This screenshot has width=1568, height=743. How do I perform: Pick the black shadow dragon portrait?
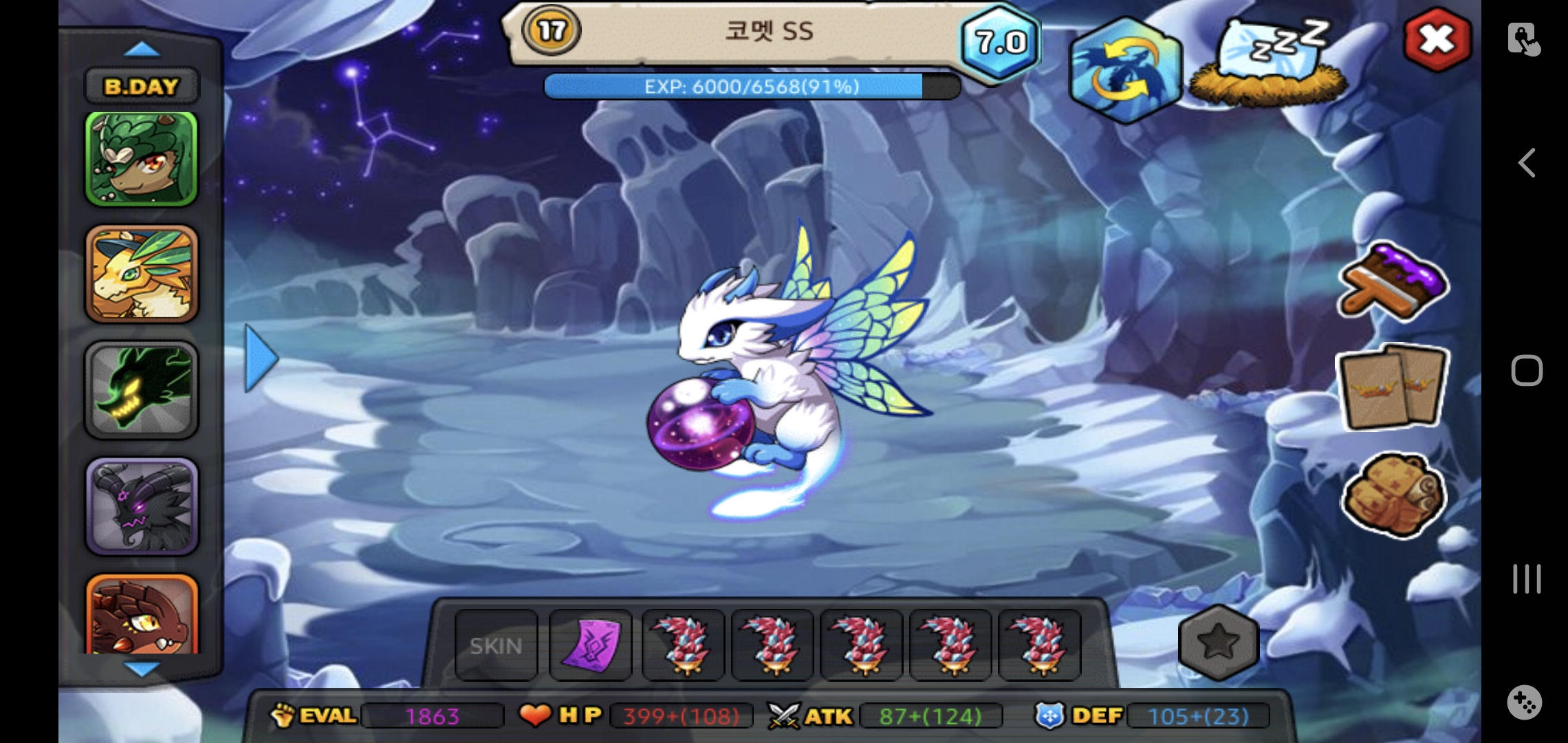pyautogui.click(x=142, y=390)
